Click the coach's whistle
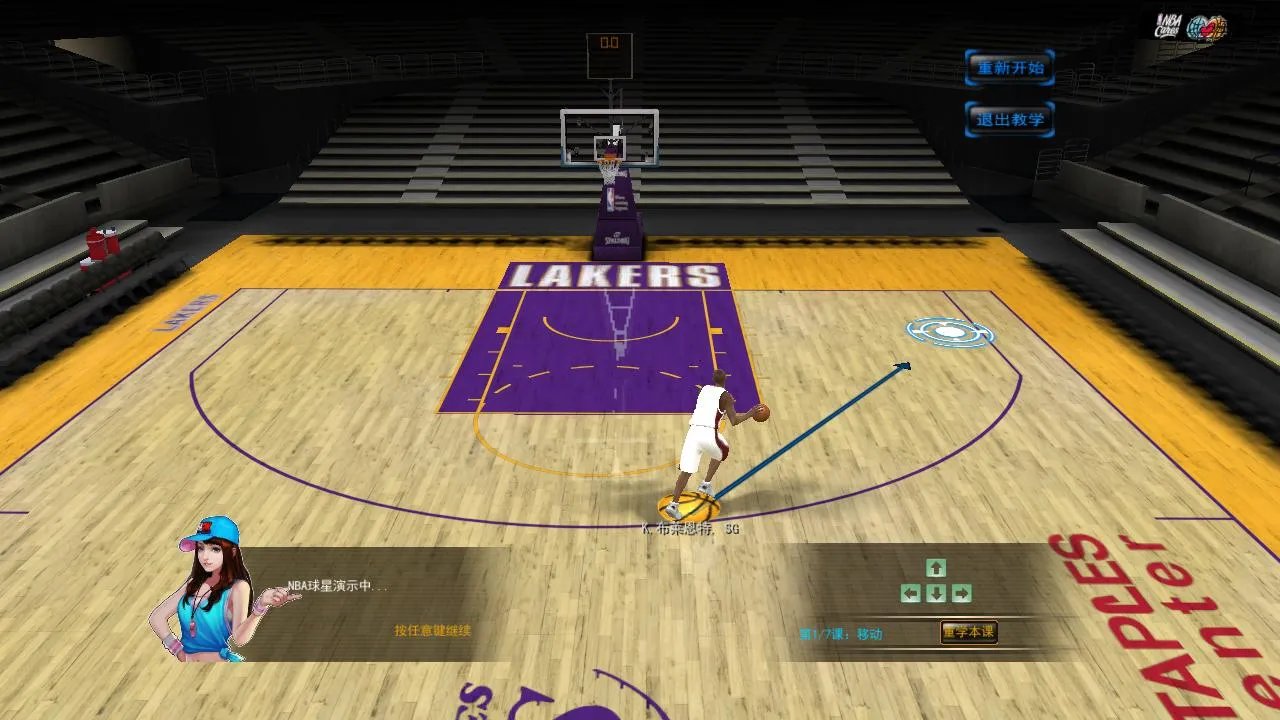Screen dimensions: 1280x720 point(192,630)
